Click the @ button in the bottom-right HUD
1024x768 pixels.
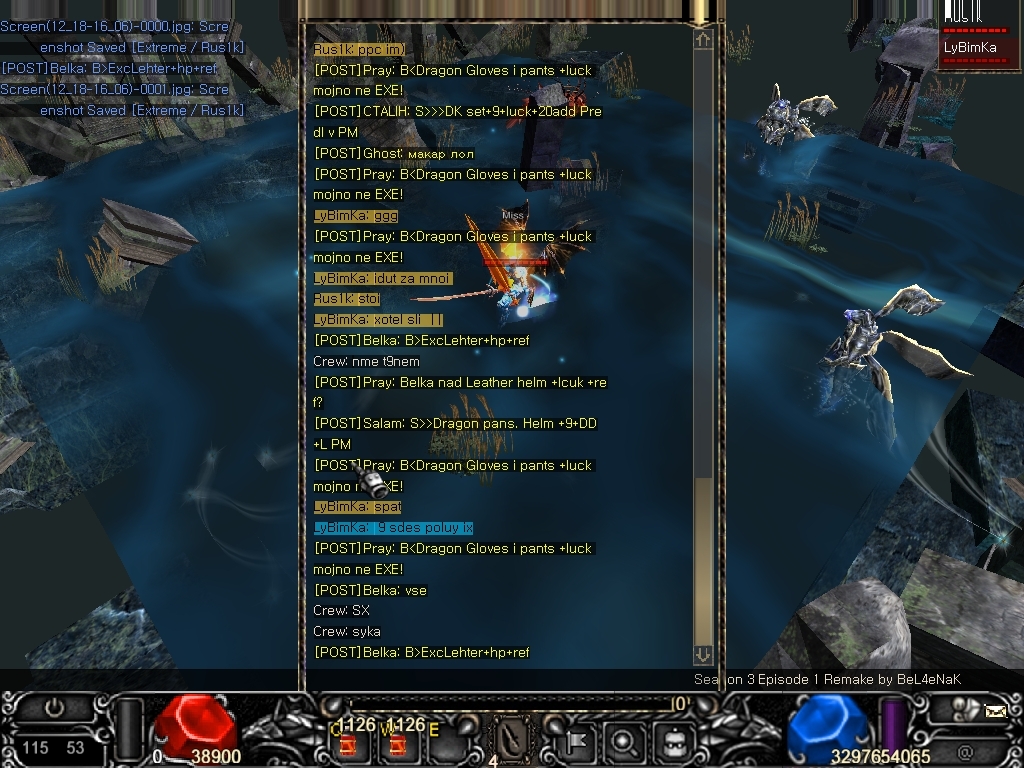(965, 750)
